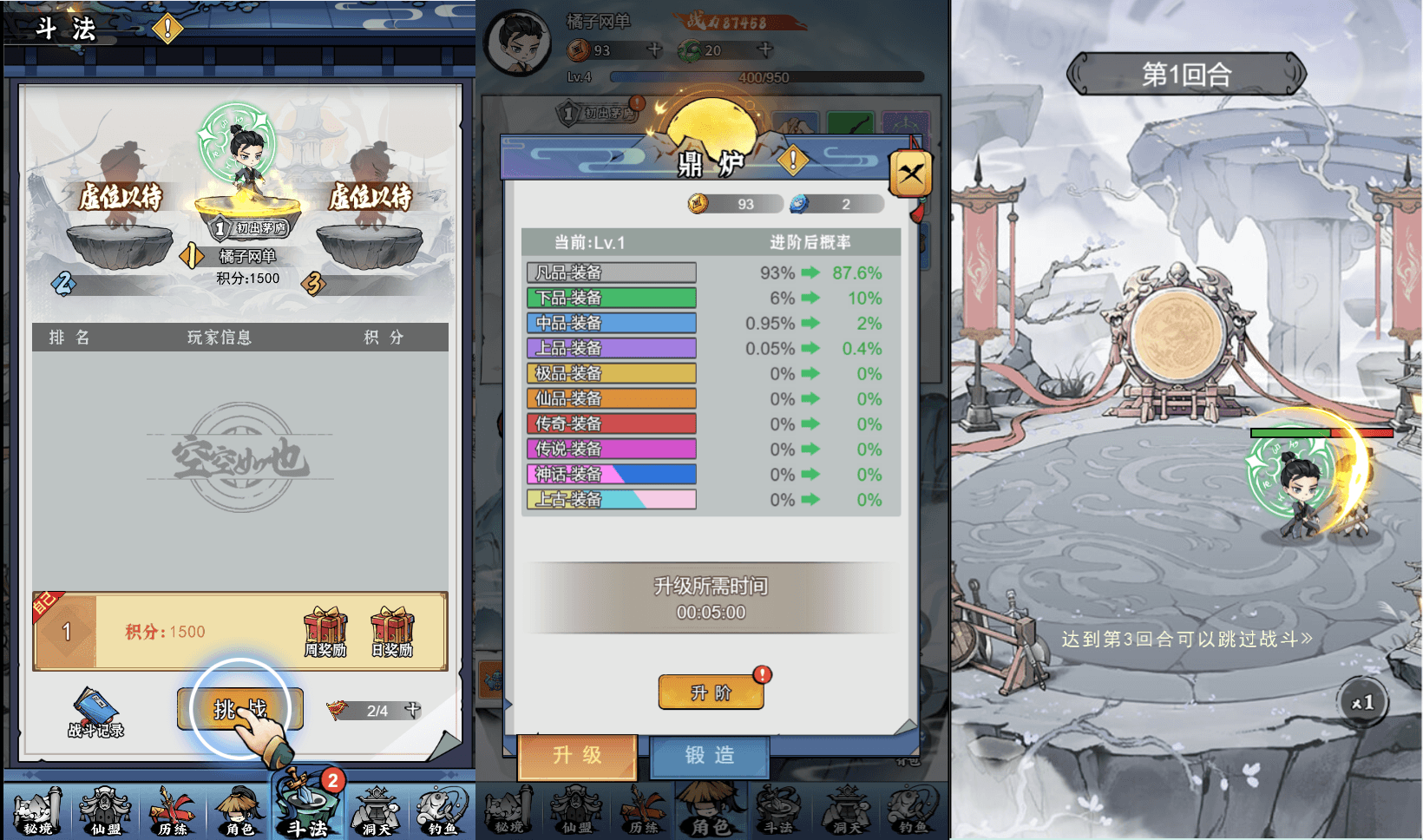
Task: Open the 仙盟 immortal alliance panel
Action: pos(104,810)
